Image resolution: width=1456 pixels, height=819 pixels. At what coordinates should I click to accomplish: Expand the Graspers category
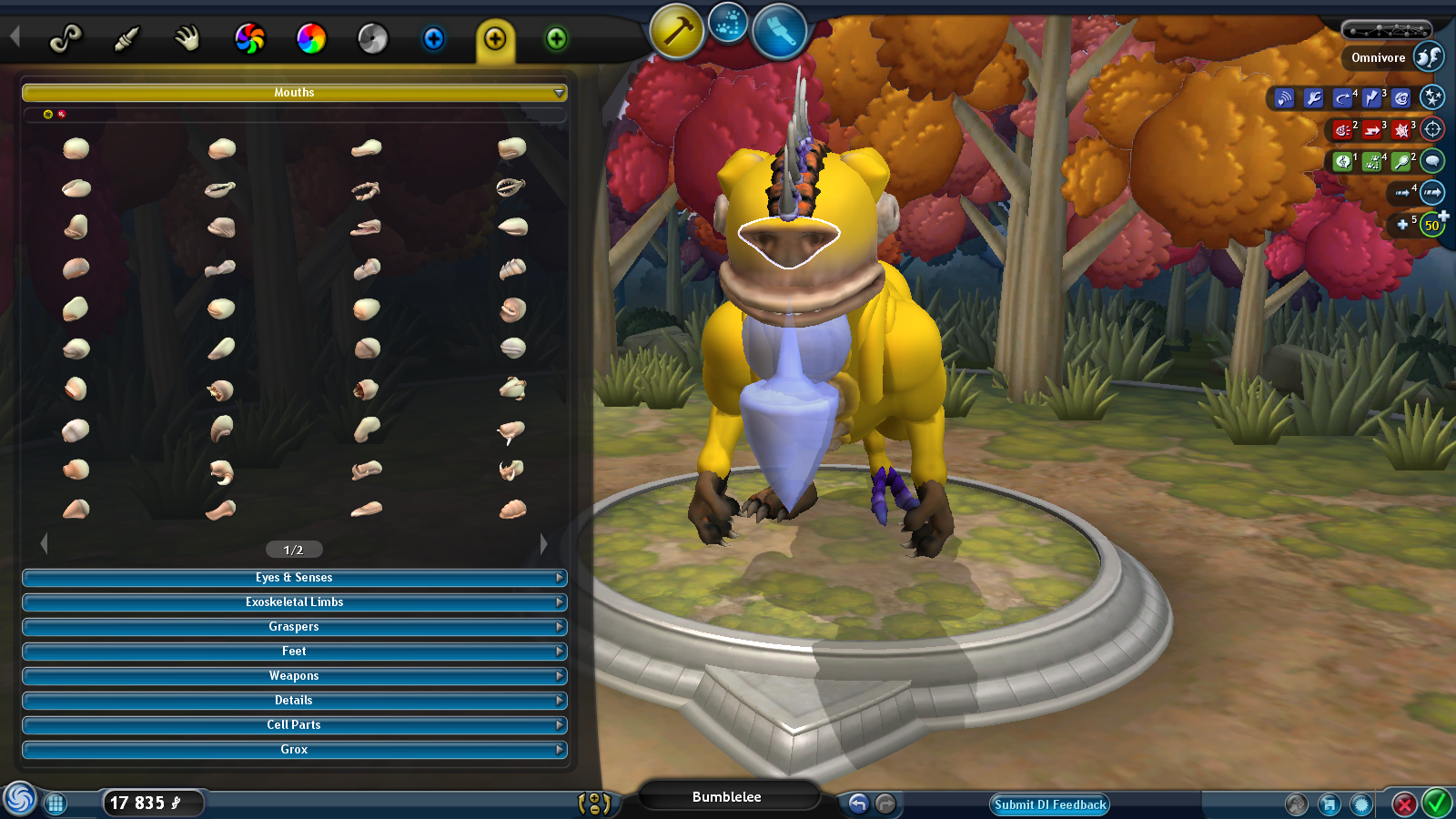coord(294,627)
